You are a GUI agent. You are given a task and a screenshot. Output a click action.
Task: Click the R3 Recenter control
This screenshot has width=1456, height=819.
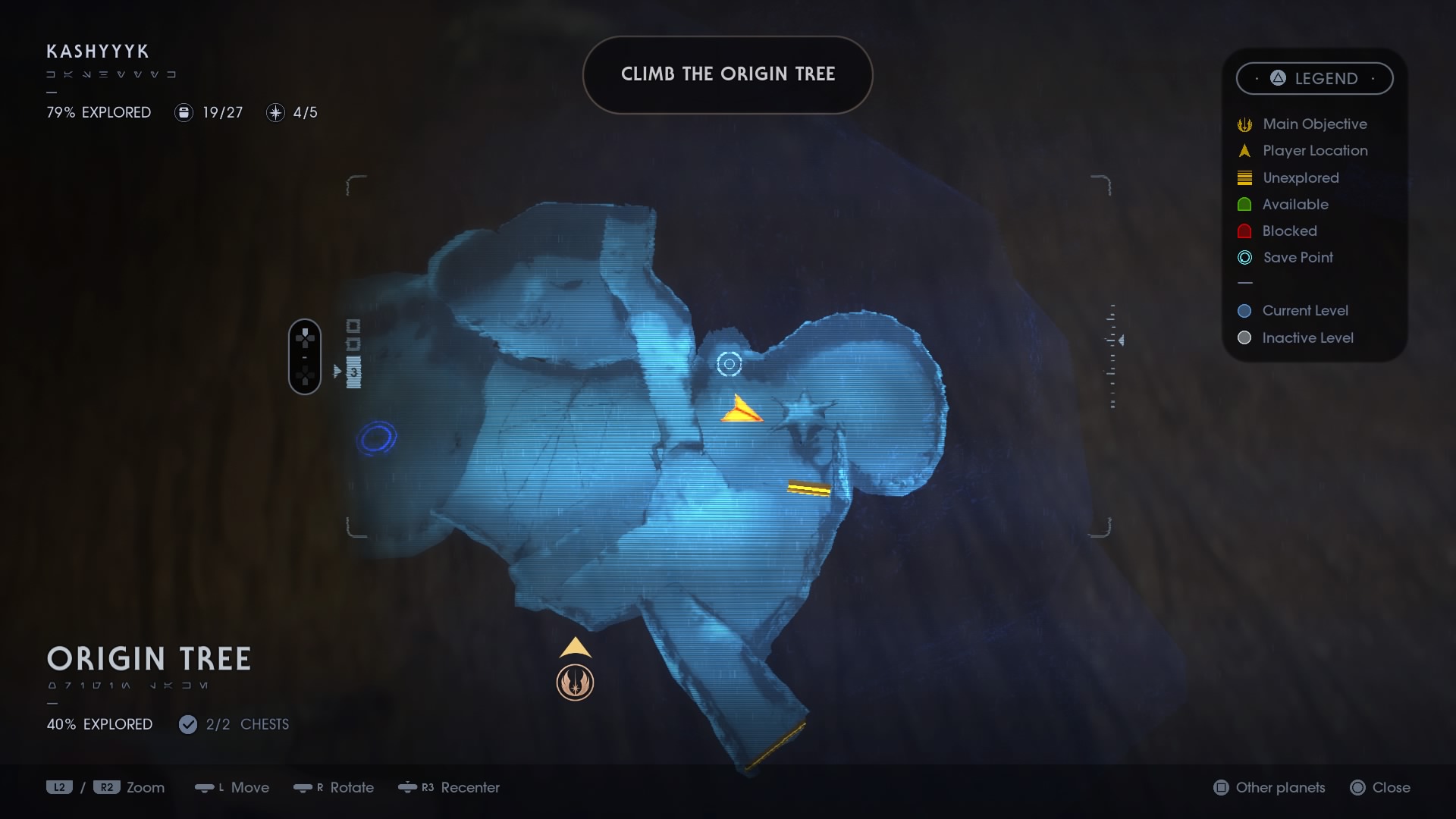450,788
